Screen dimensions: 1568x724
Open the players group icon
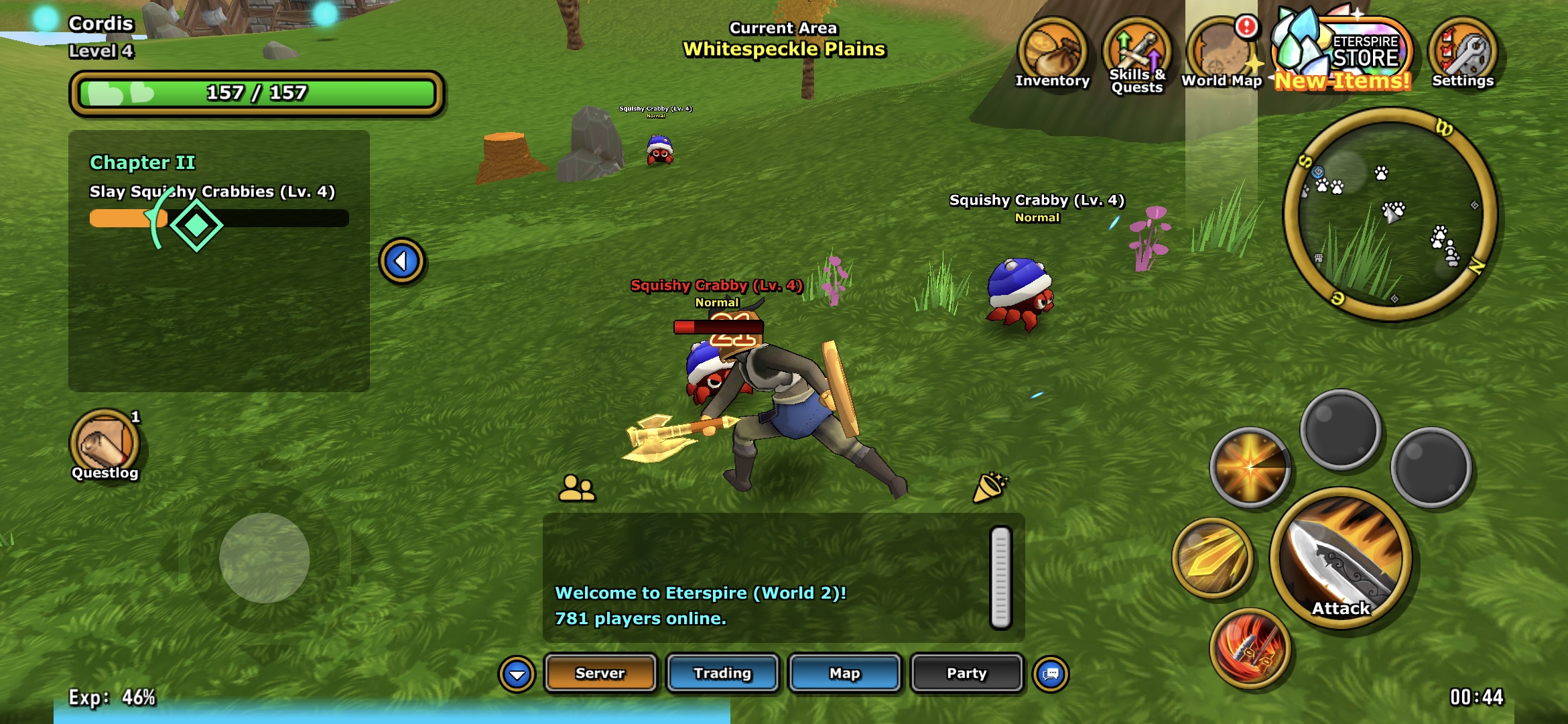pyautogui.click(x=576, y=488)
